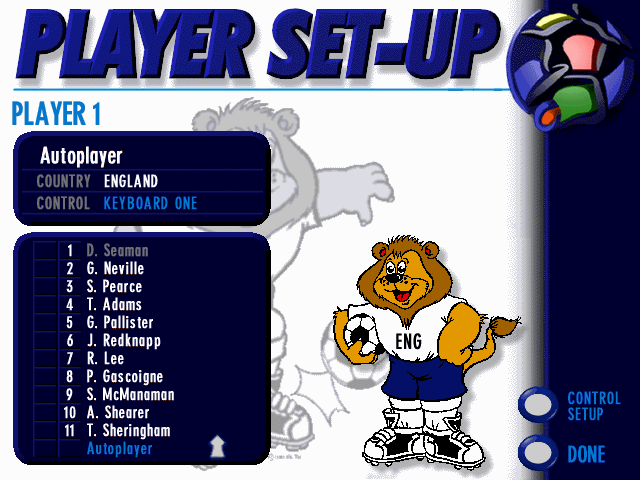Pick T. Sheringham in the roster
The width and height of the screenshot is (640, 480).
pos(128,431)
